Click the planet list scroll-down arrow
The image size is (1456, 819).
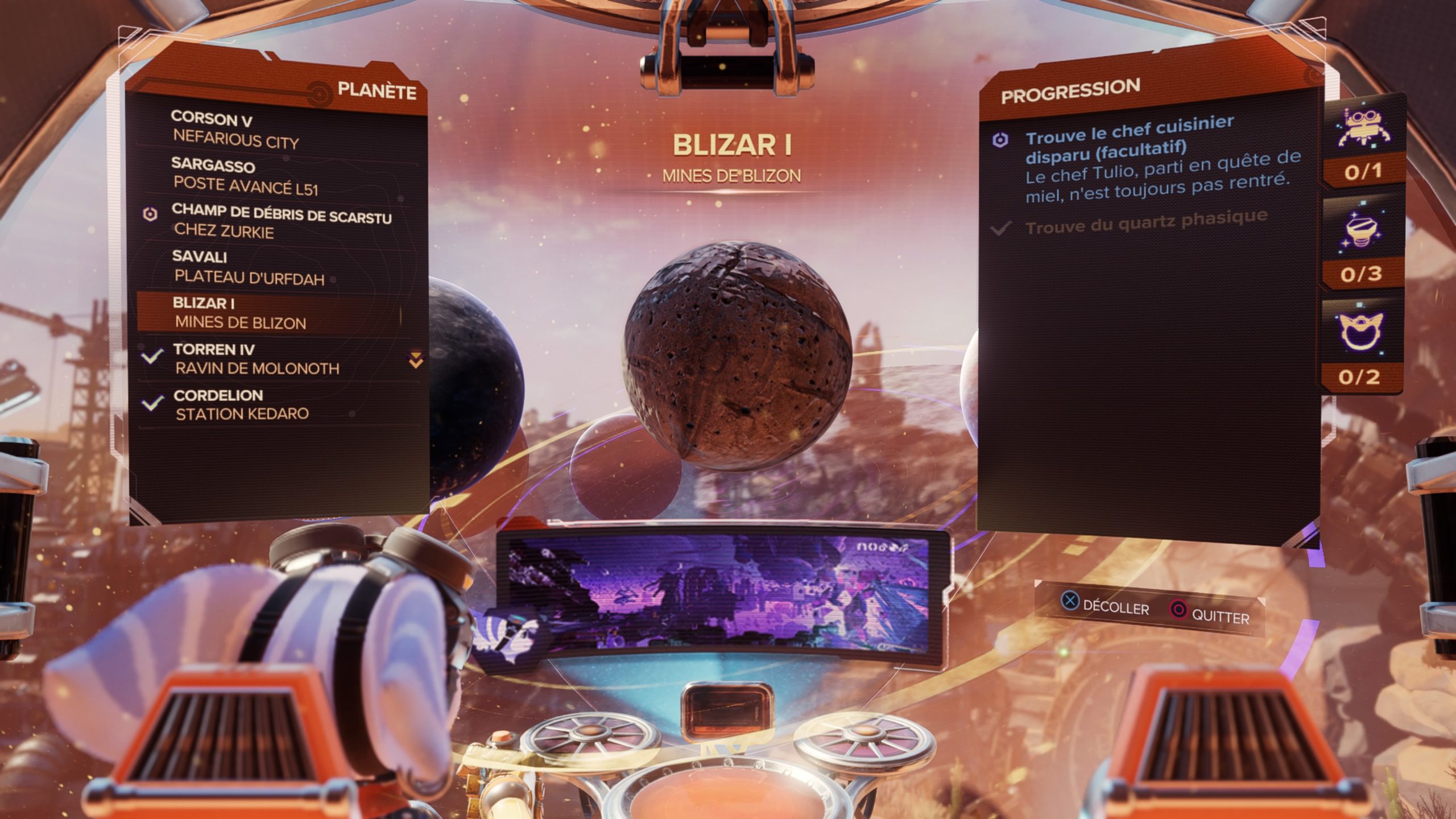pos(416,360)
